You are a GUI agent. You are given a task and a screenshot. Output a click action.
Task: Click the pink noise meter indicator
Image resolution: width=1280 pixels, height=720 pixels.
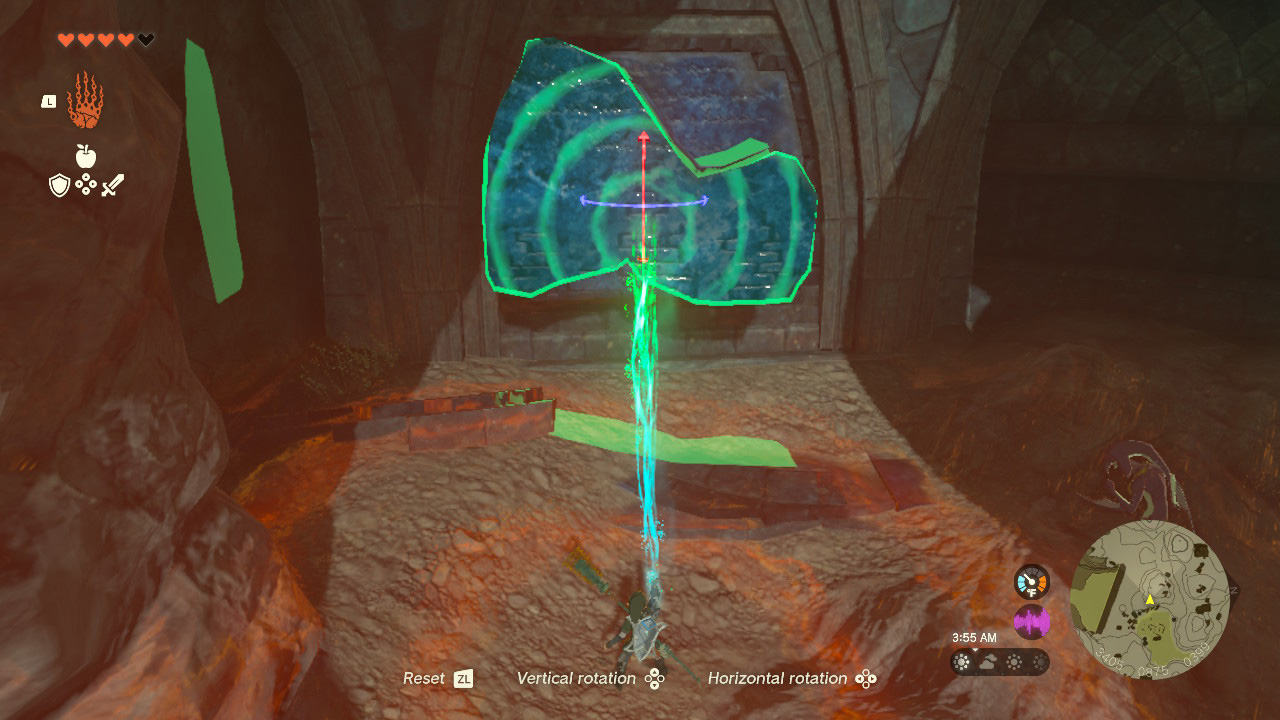pyautogui.click(x=1032, y=622)
